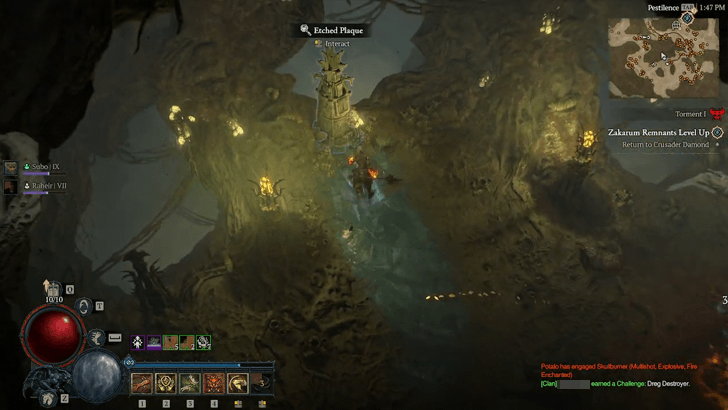Viewport: 728px width, 410px height.
Task: Activate the second skill slot ability
Action: (x=166, y=382)
